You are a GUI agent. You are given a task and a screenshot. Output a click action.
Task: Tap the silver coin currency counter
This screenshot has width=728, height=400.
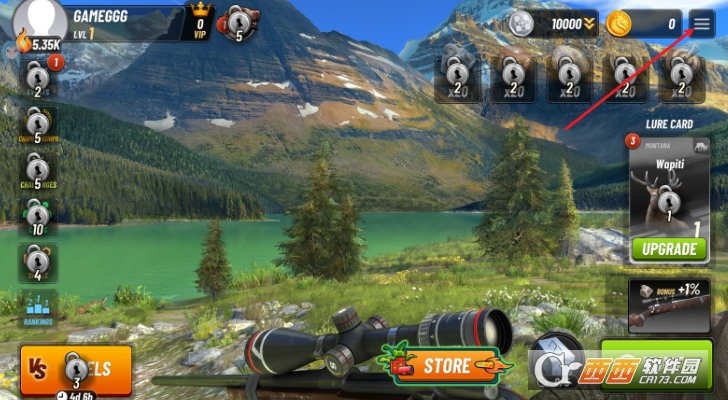(x=552, y=23)
